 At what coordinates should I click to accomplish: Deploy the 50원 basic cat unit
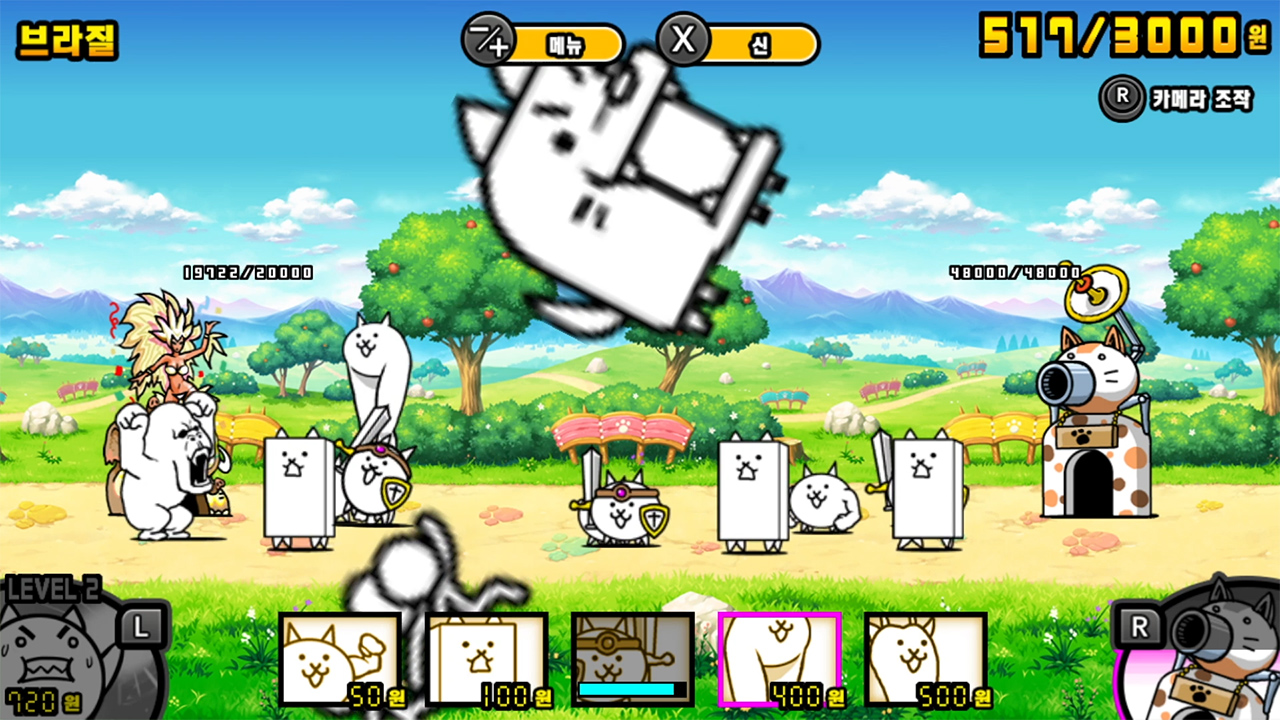click(x=340, y=659)
